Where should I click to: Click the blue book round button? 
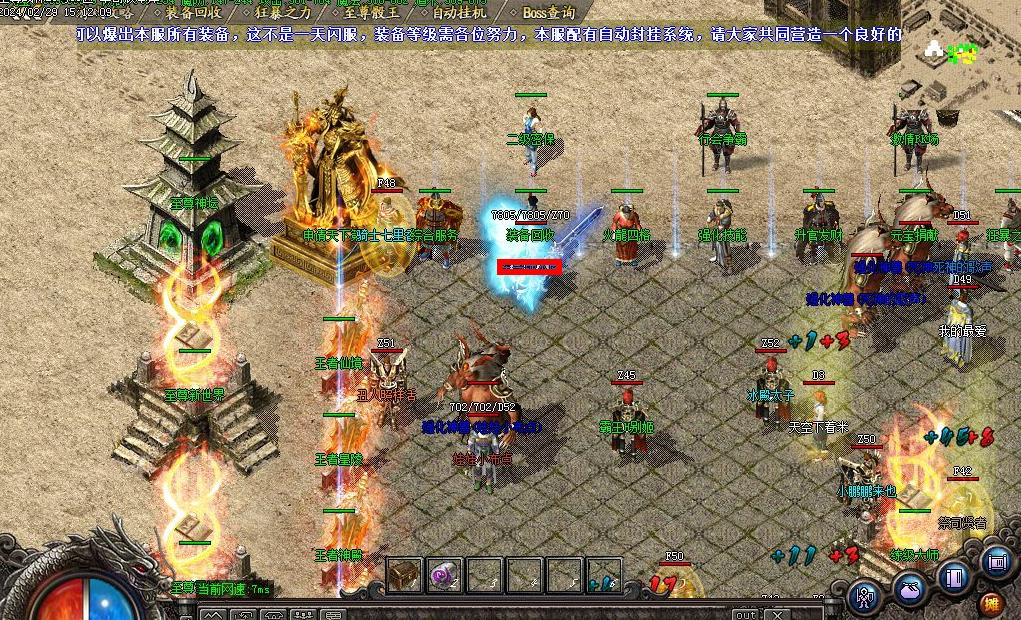click(954, 577)
